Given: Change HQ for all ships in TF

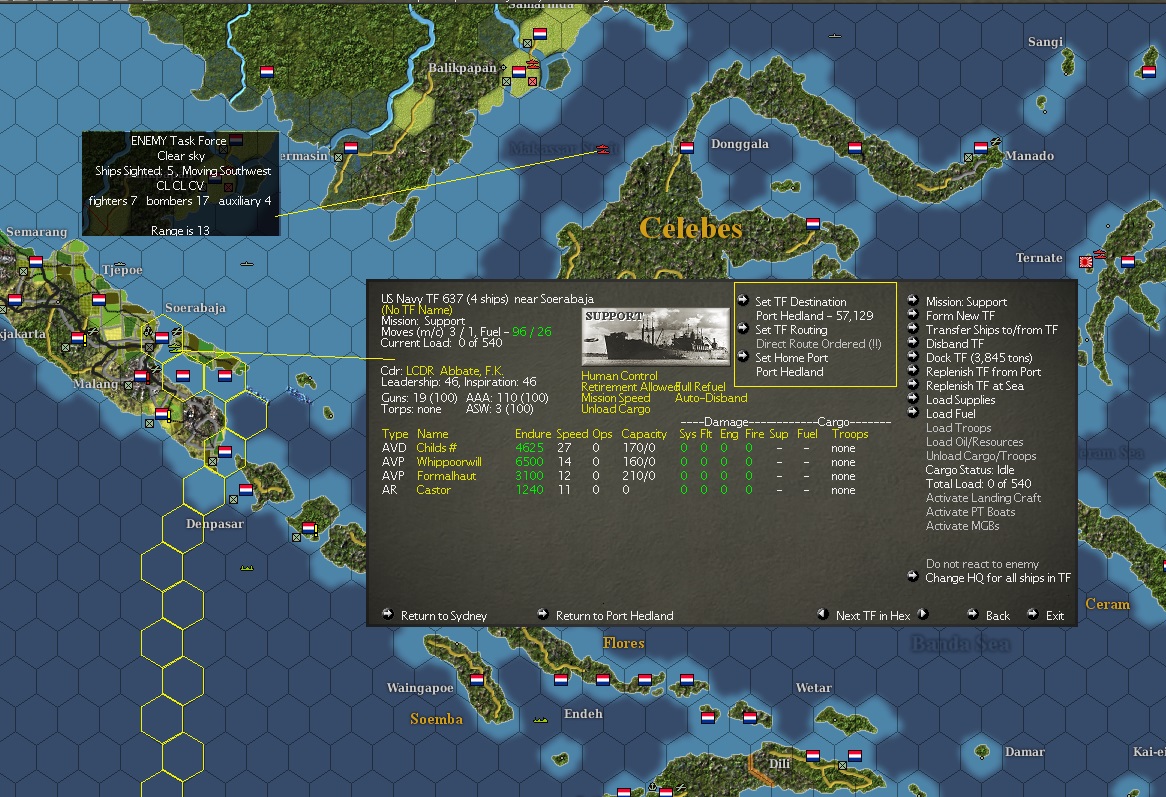Looking at the screenshot, I should tap(998, 578).
